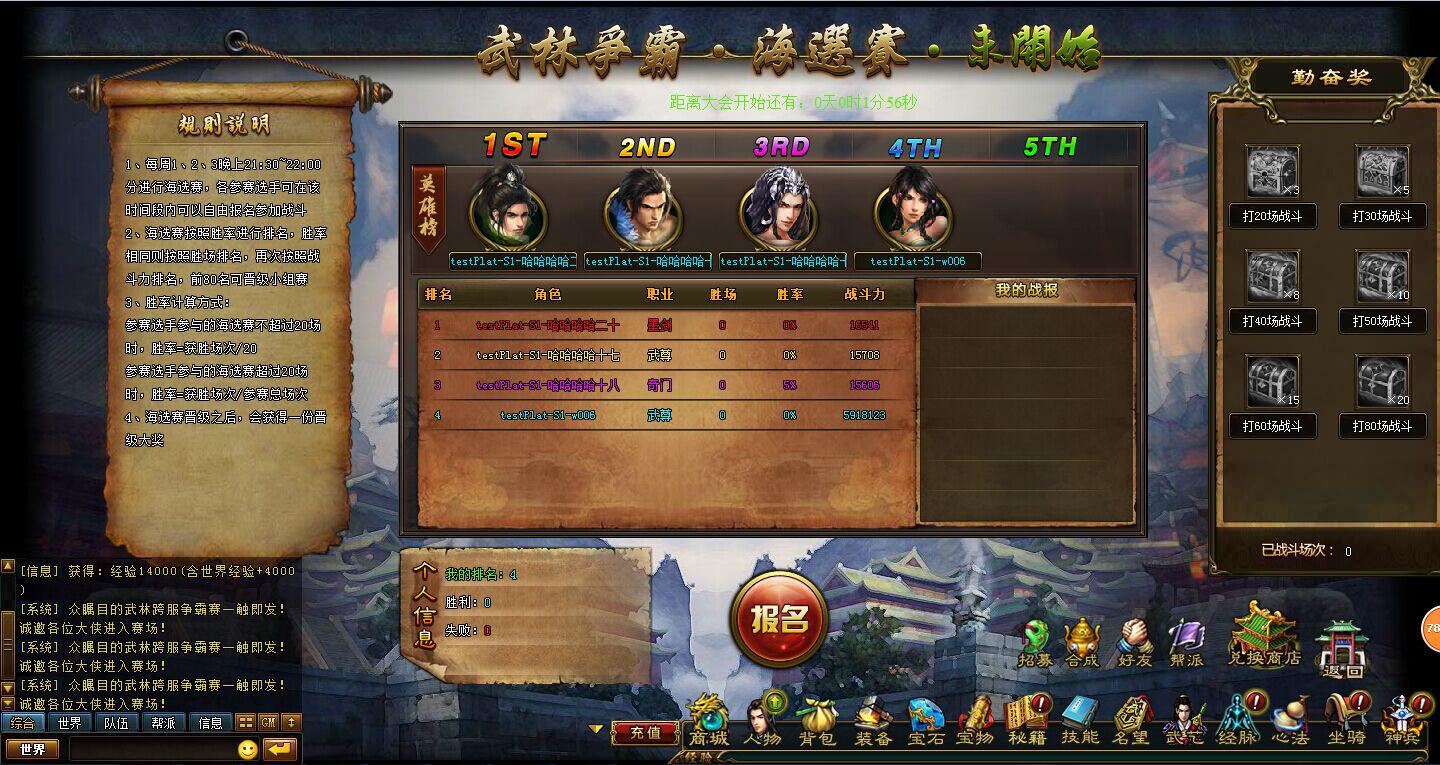The image size is (1440, 765).
Task: Open the 兑换商店 exchange shop
Action: 1264,636
